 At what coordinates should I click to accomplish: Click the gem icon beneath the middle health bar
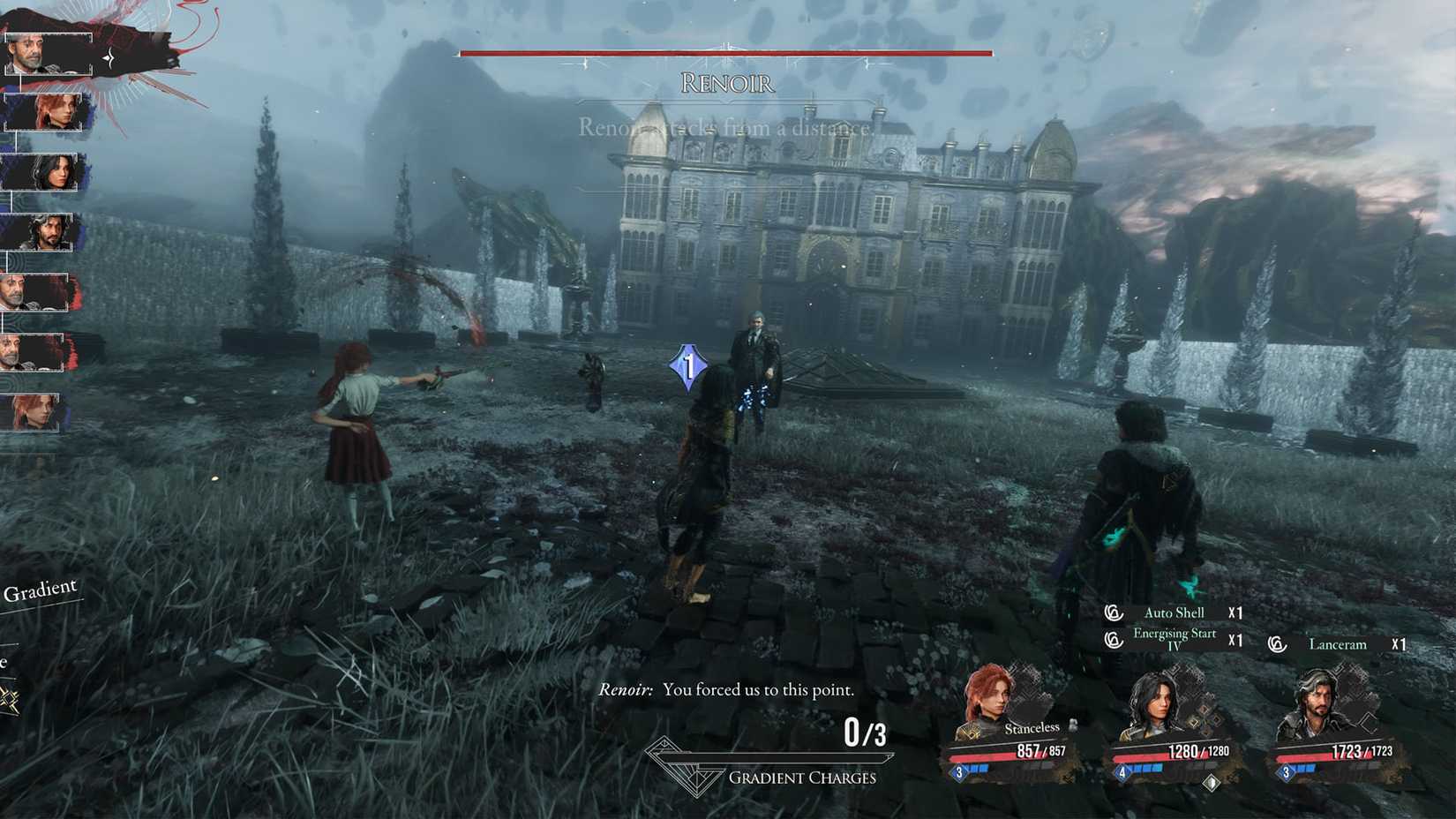pyautogui.click(x=1211, y=780)
